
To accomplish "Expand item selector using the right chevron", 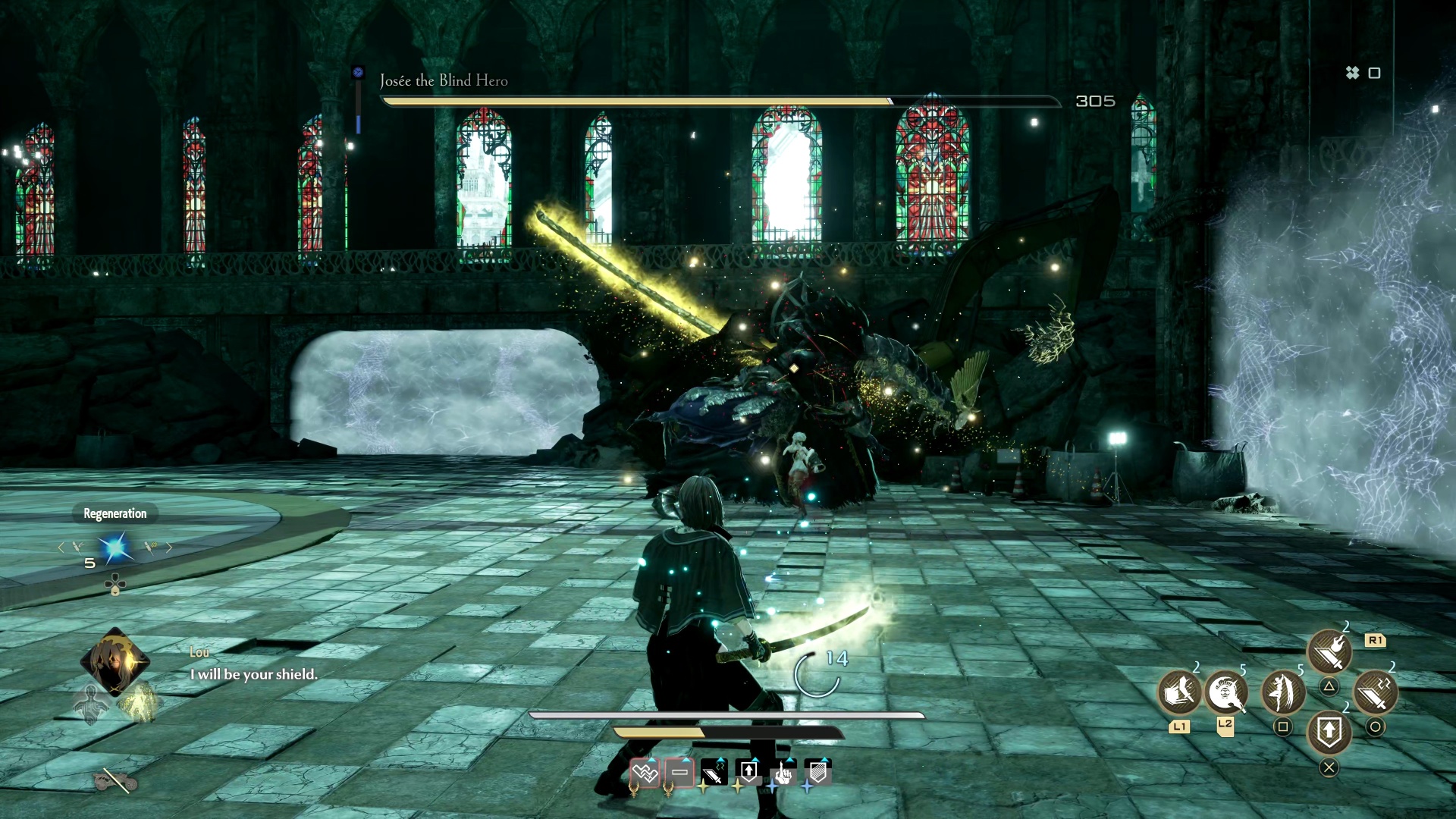I will click(169, 547).
